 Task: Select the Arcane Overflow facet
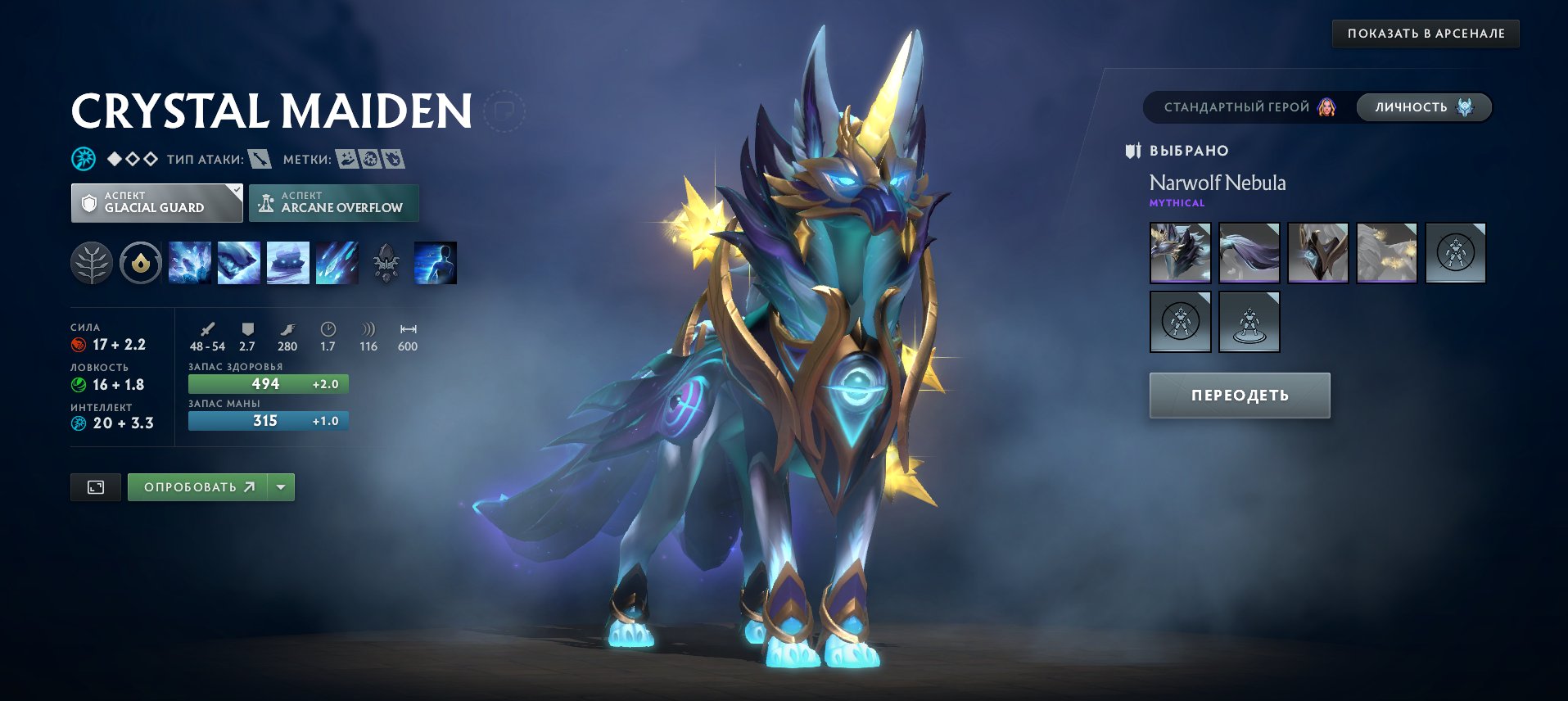tap(333, 202)
